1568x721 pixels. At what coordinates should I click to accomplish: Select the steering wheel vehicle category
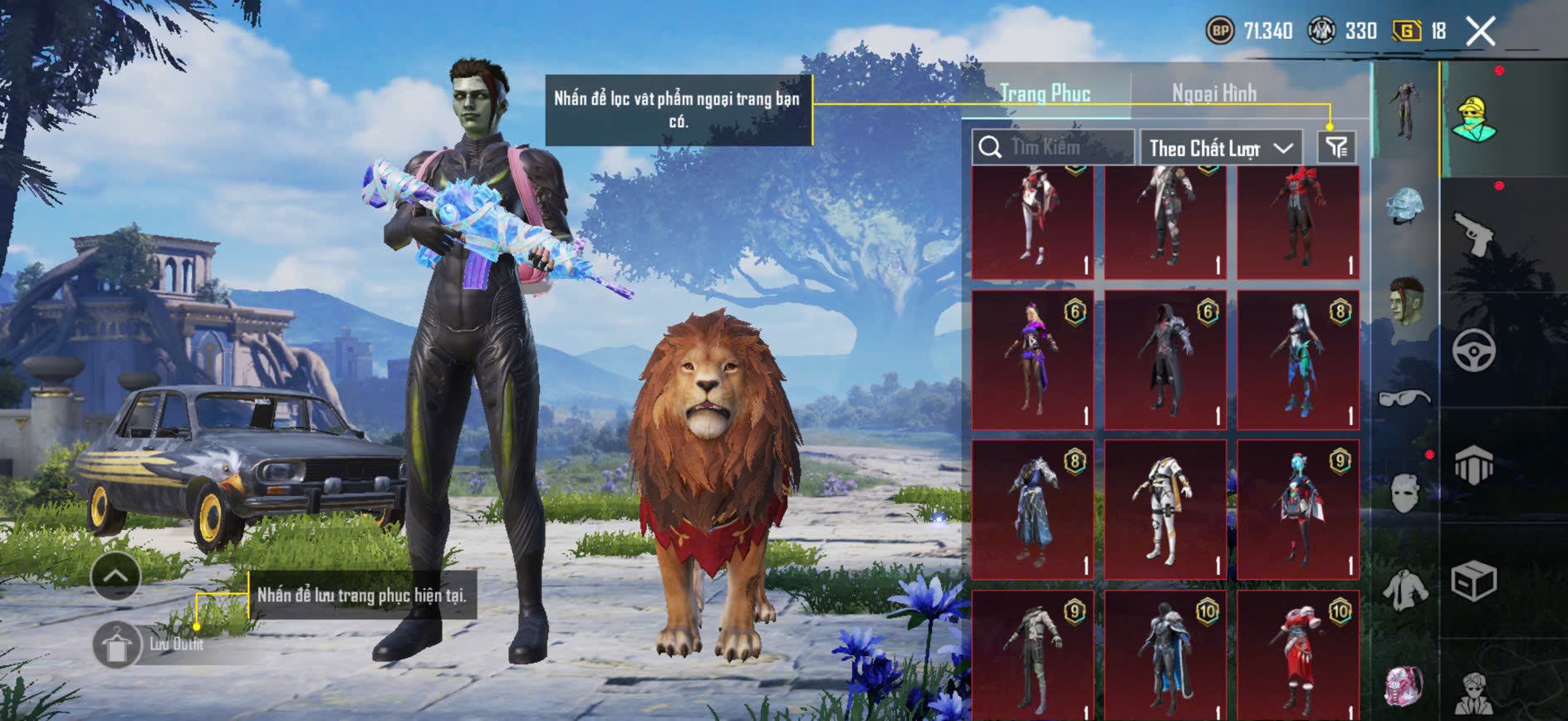[1473, 350]
